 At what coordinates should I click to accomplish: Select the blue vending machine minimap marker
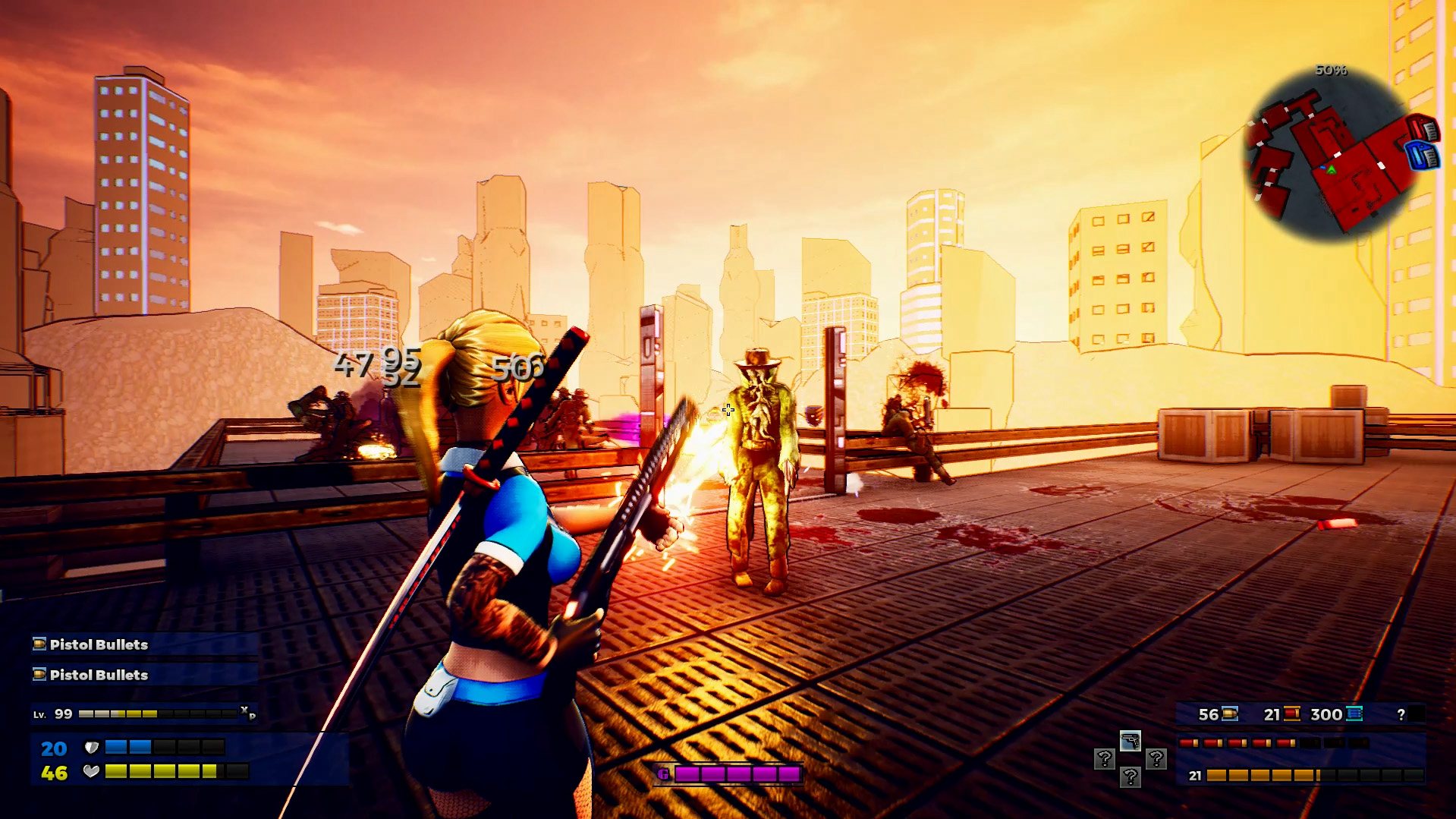pos(1423,155)
